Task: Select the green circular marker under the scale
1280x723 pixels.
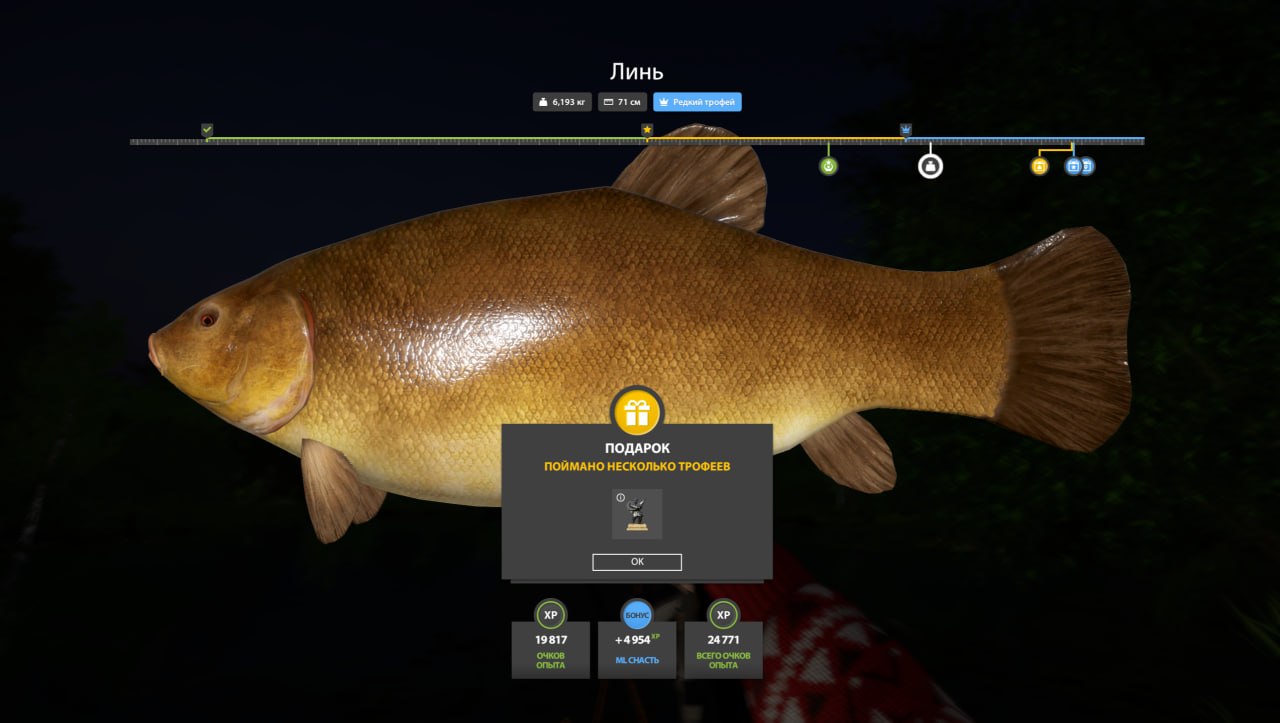Action: pos(828,166)
